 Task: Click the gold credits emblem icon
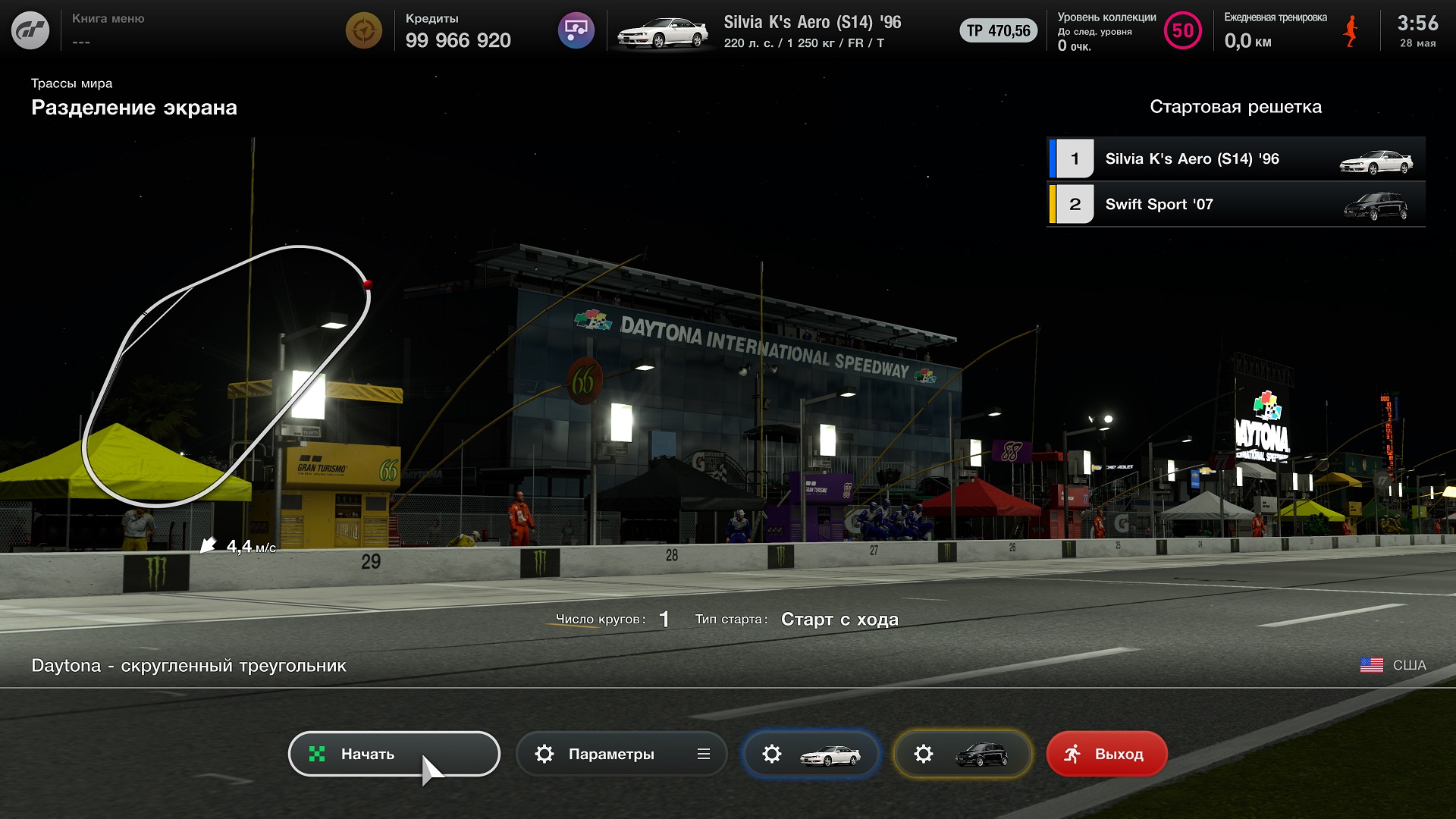pyautogui.click(x=364, y=31)
